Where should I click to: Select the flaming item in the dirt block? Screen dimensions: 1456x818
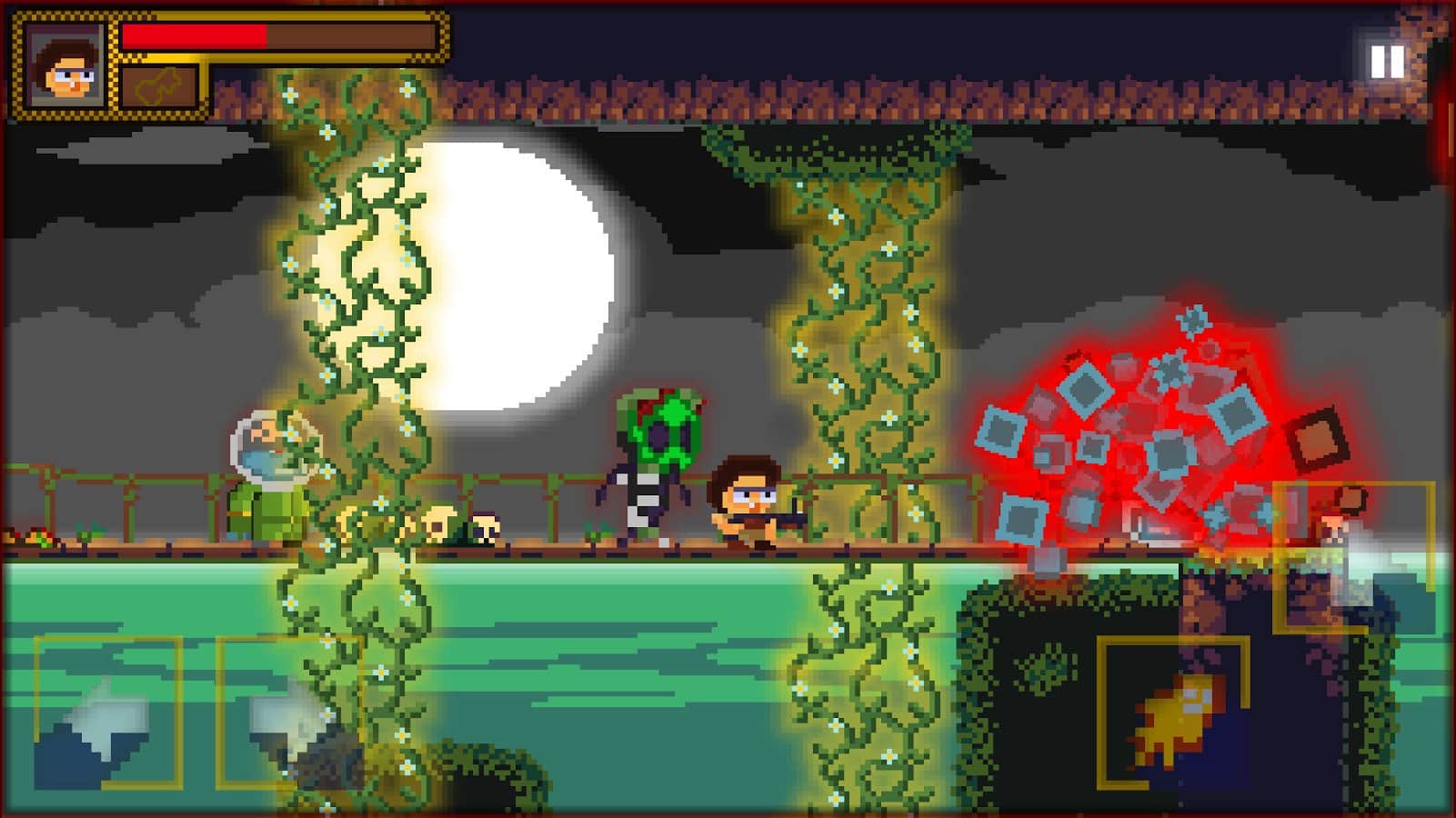1173,718
